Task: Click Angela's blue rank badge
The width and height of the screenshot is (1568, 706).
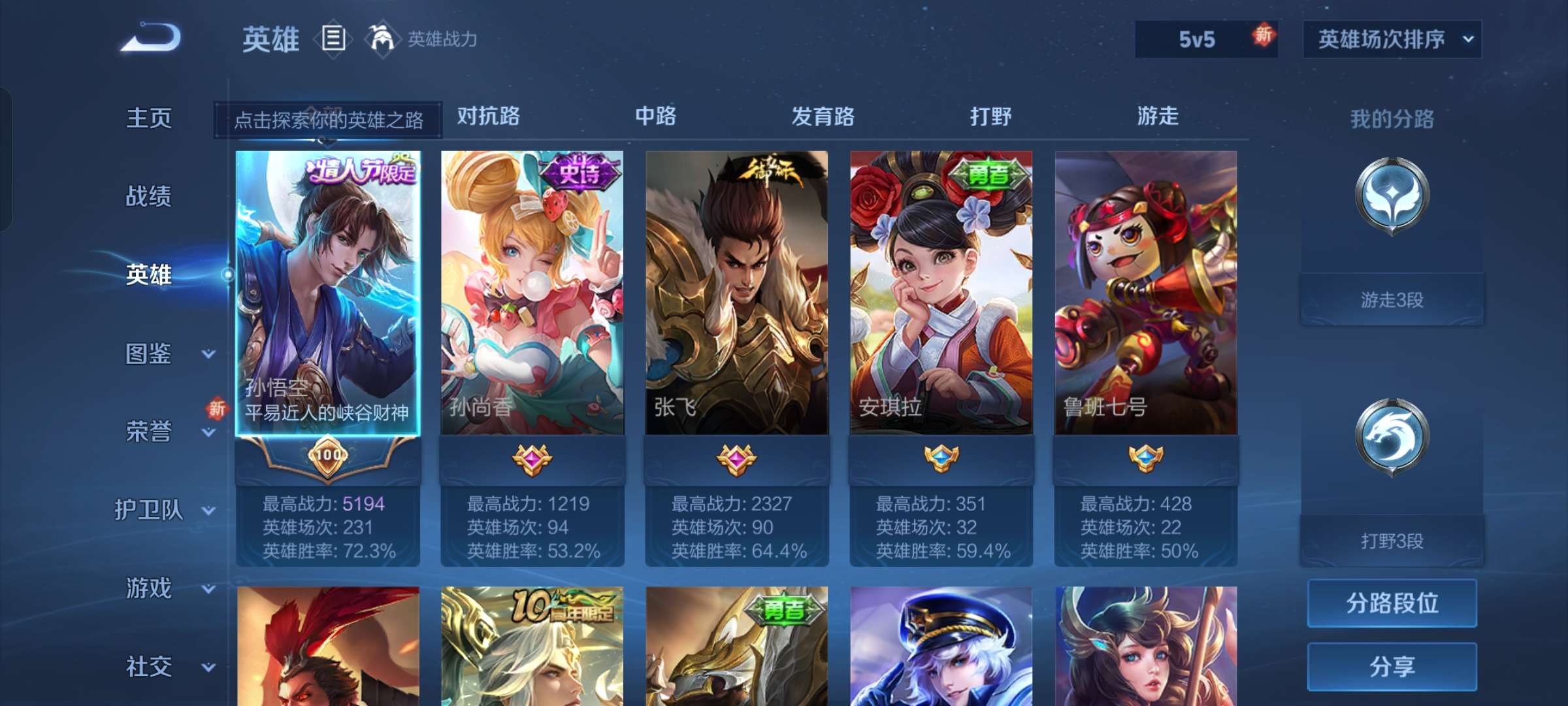Action: pyautogui.click(x=942, y=460)
